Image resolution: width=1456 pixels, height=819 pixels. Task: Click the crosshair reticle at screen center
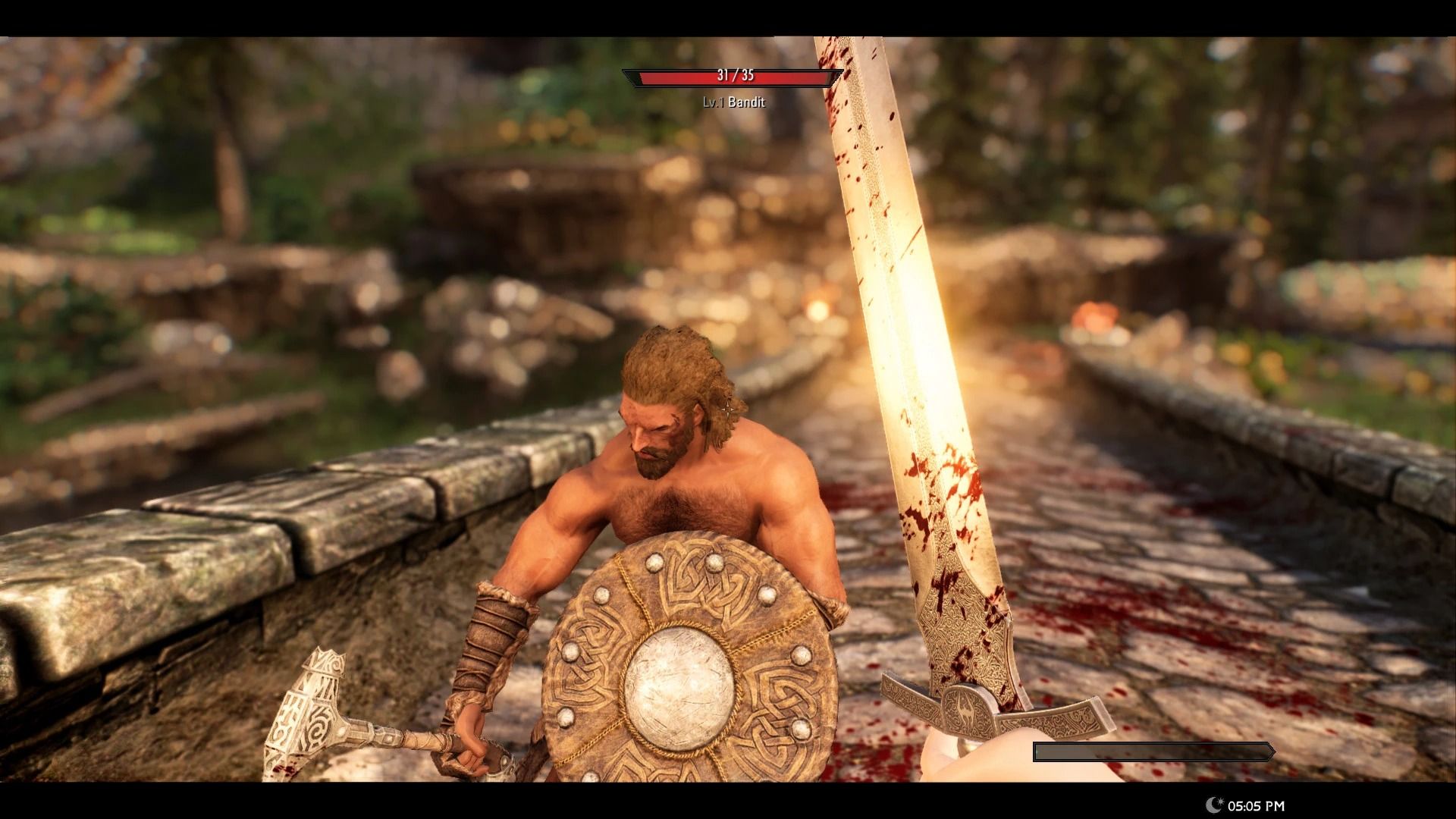click(x=728, y=409)
